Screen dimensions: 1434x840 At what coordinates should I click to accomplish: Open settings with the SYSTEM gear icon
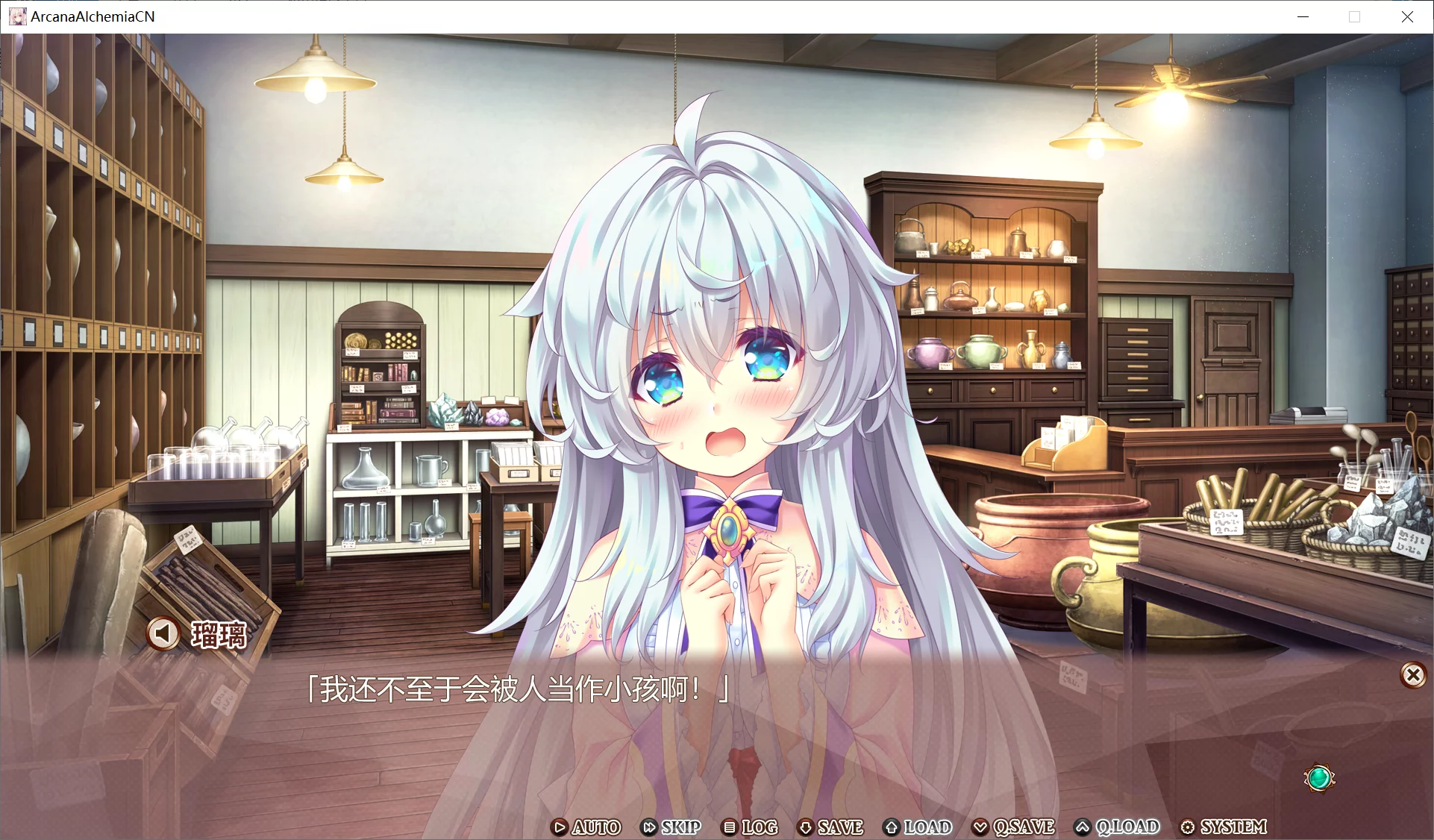coord(1188,828)
